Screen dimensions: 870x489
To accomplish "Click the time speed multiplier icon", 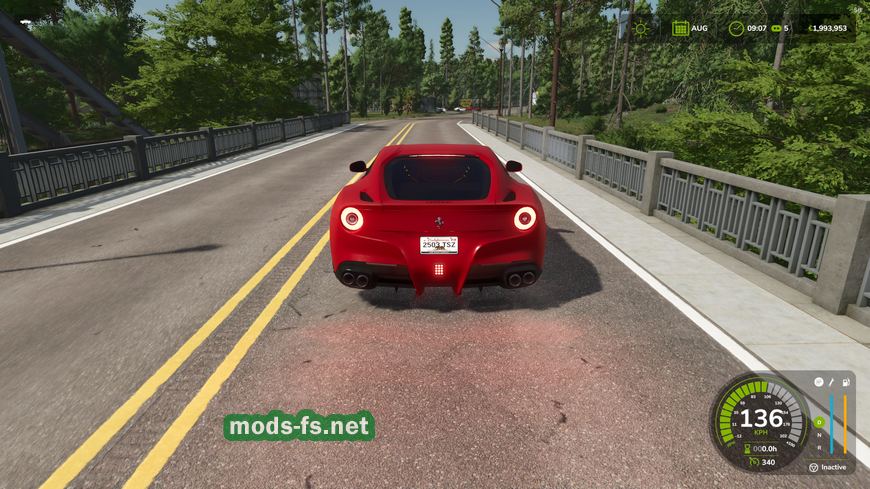I will coord(774,28).
